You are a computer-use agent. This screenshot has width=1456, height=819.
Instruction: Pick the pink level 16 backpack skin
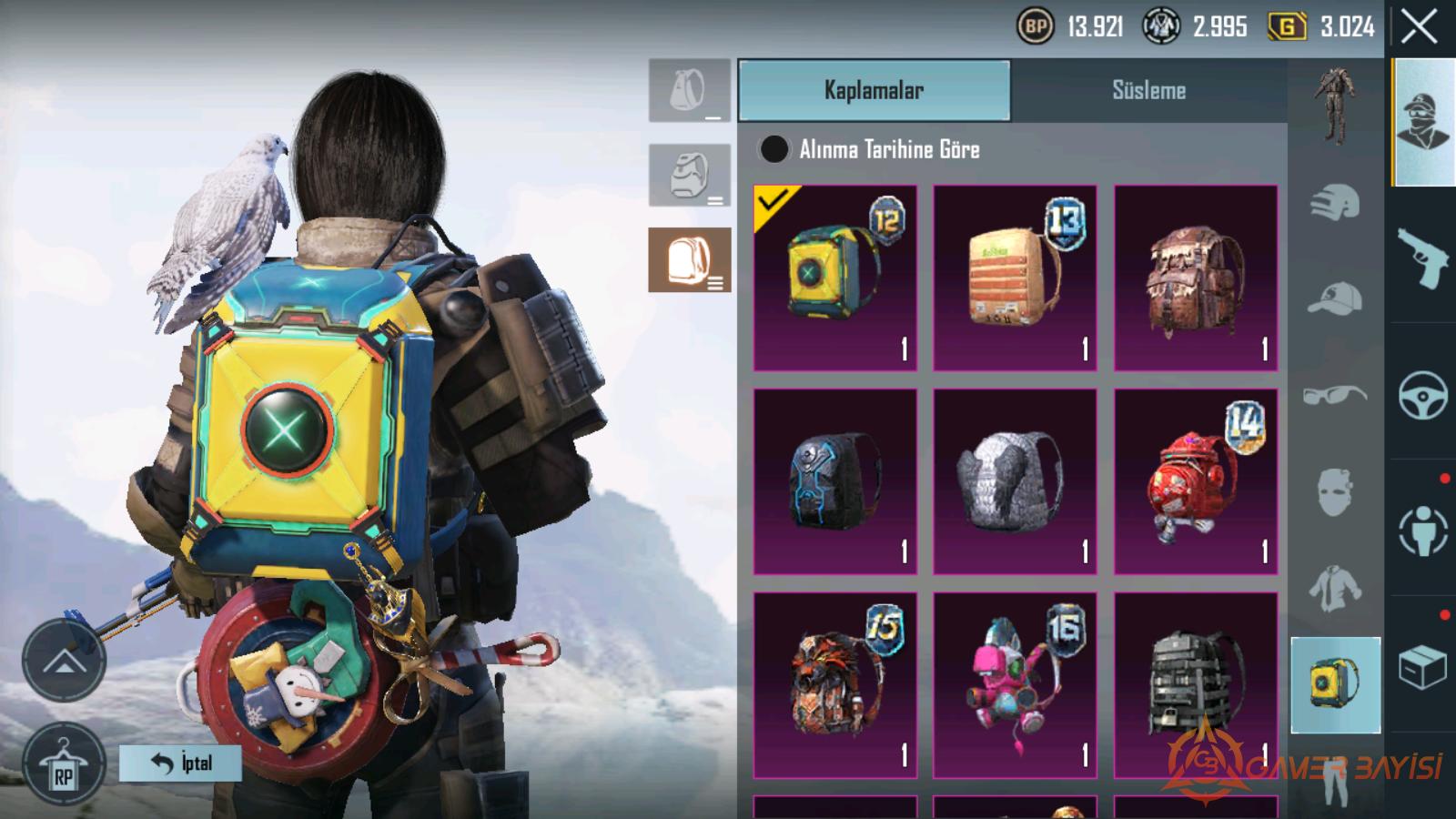[x=1015, y=685]
